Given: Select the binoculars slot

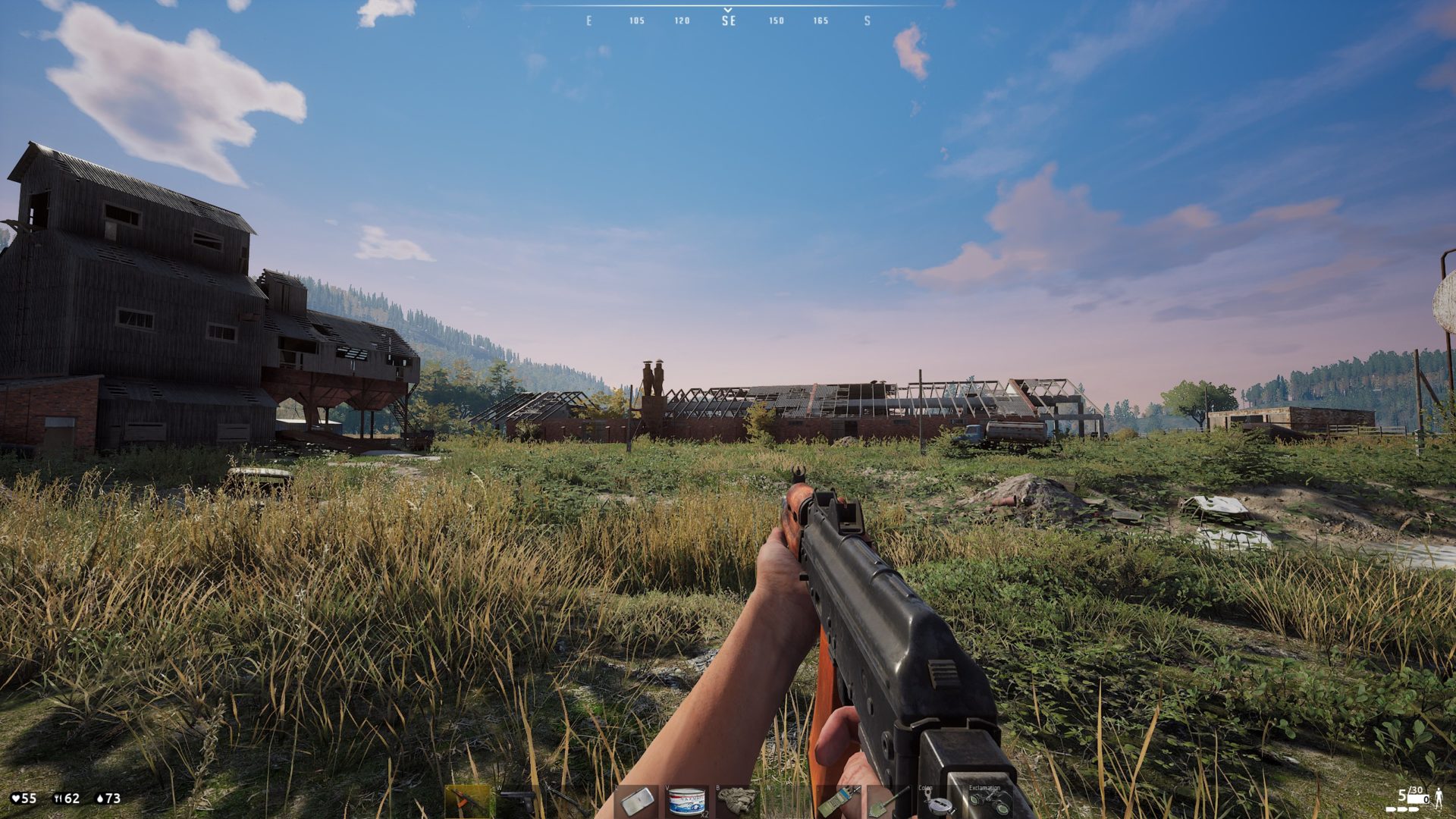Looking at the screenshot, I should (987, 802).
